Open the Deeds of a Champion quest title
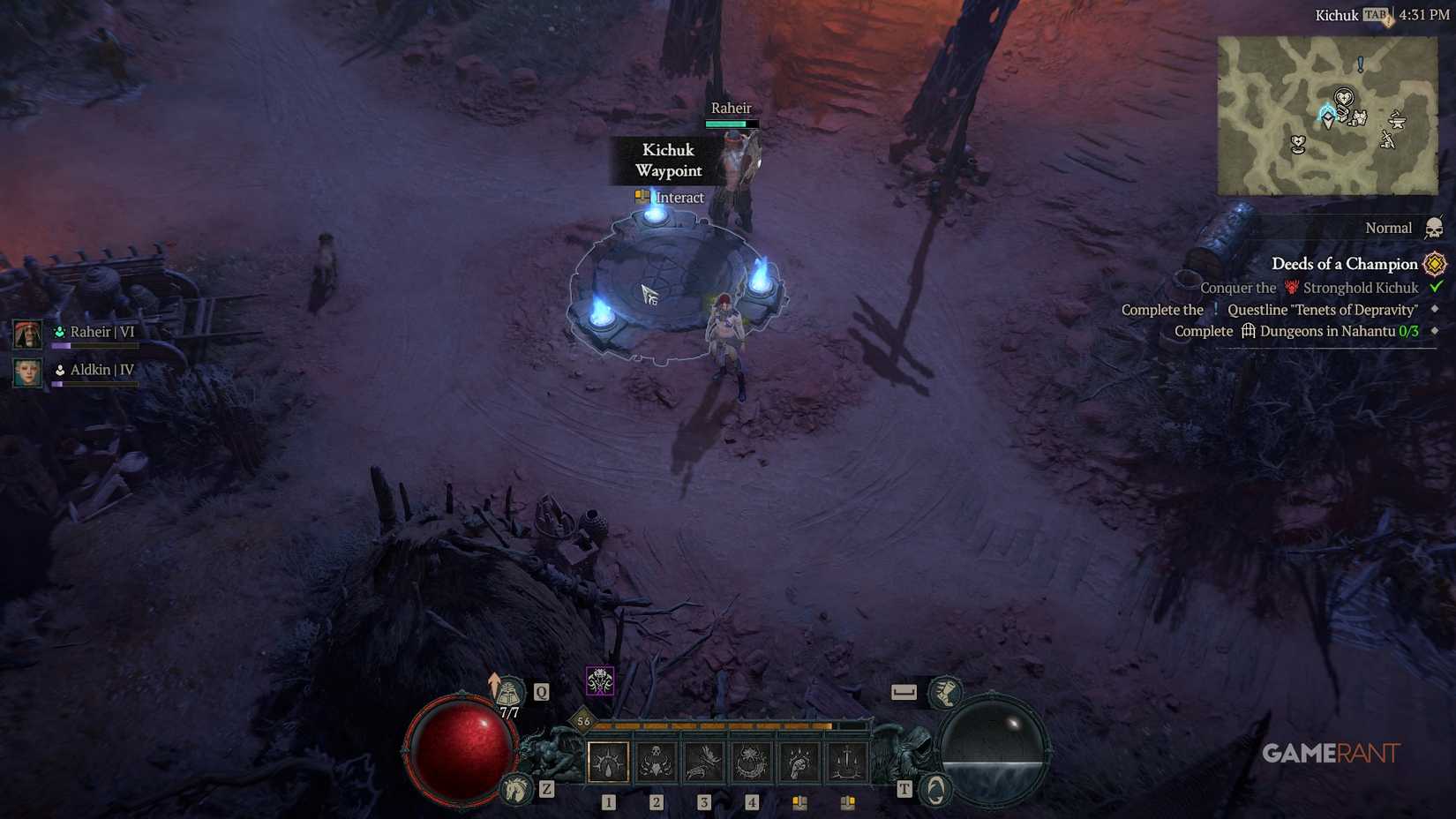This screenshot has height=819, width=1456. click(1343, 264)
